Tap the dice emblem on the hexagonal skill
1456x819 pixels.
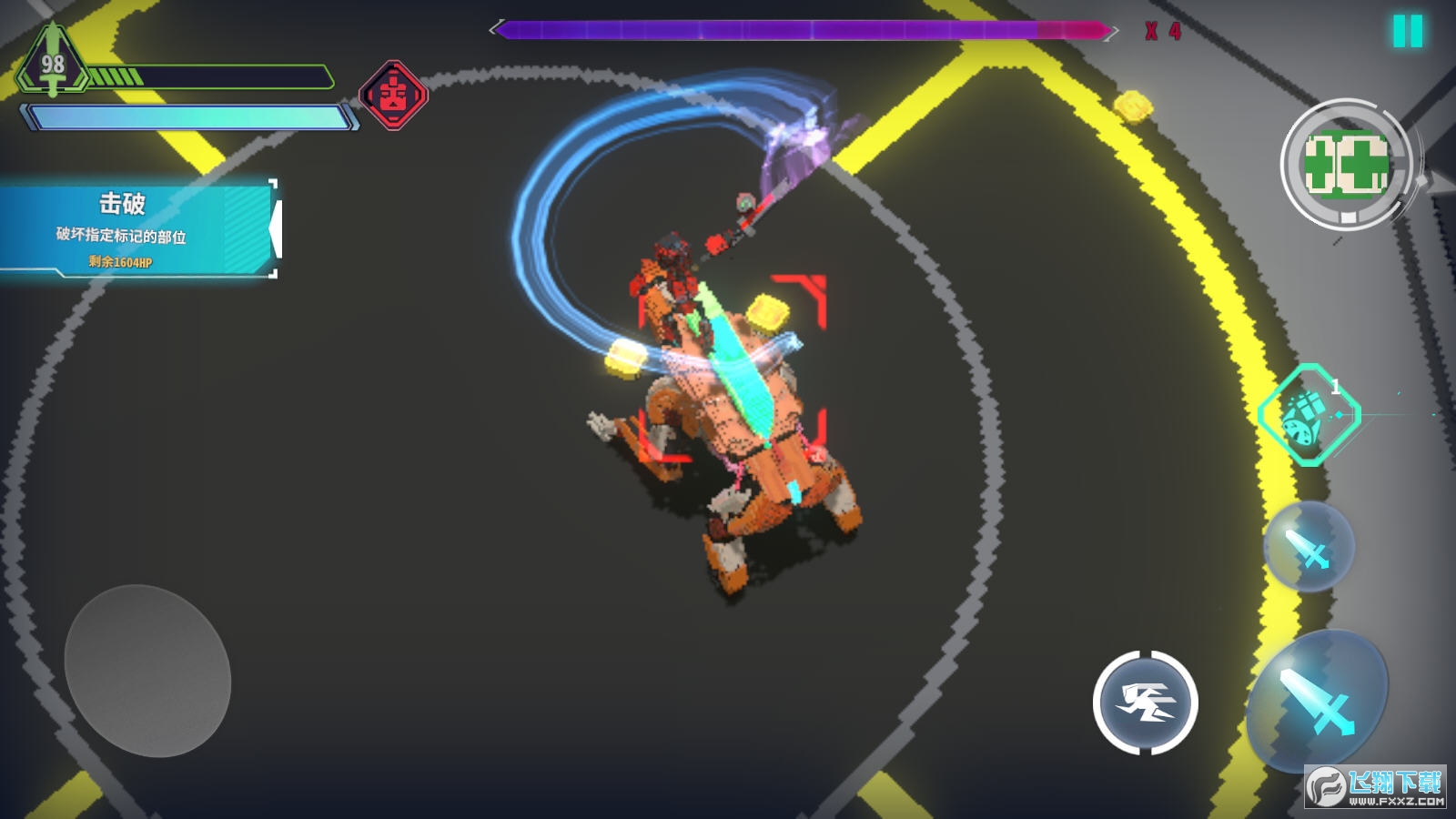pos(1300,422)
